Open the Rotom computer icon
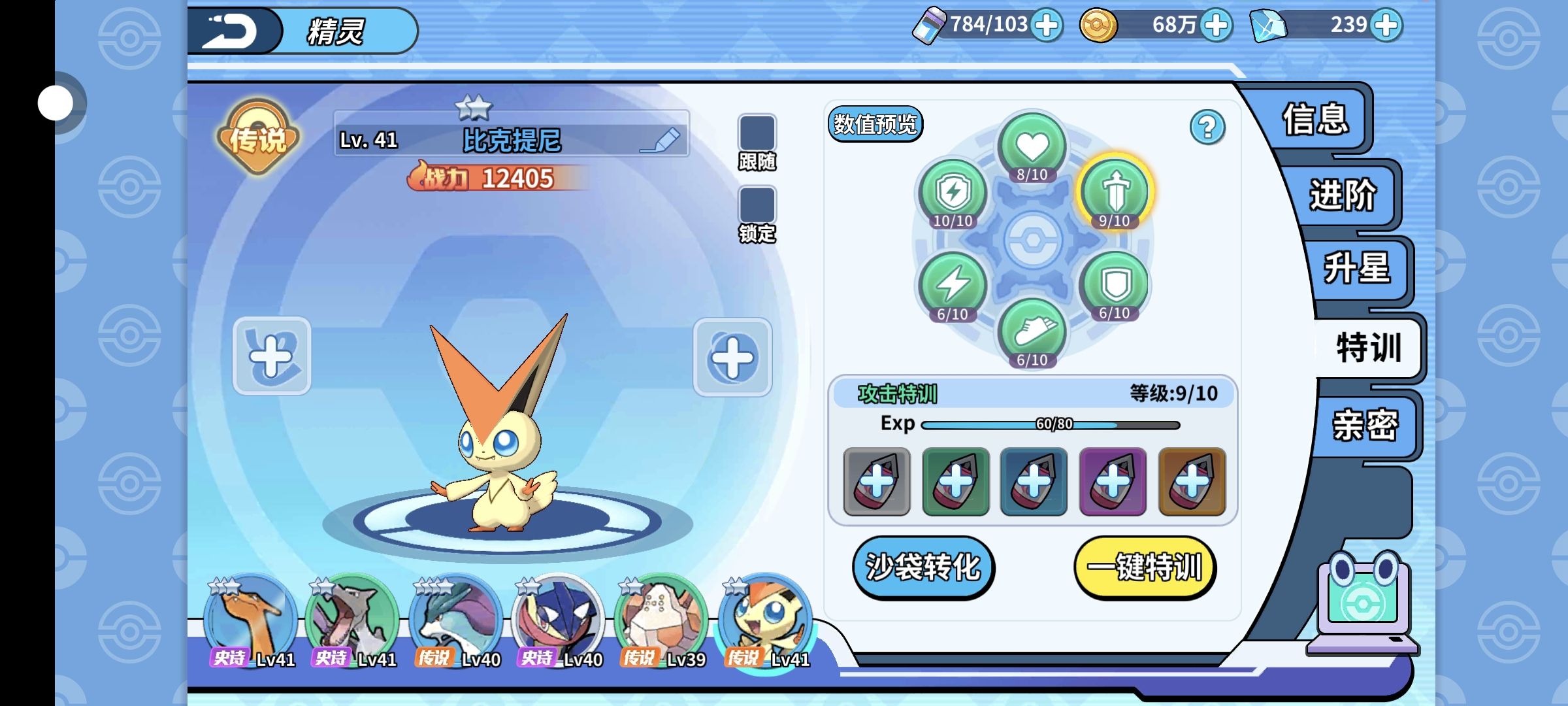This screenshot has width=1568, height=706. pos(1363,601)
